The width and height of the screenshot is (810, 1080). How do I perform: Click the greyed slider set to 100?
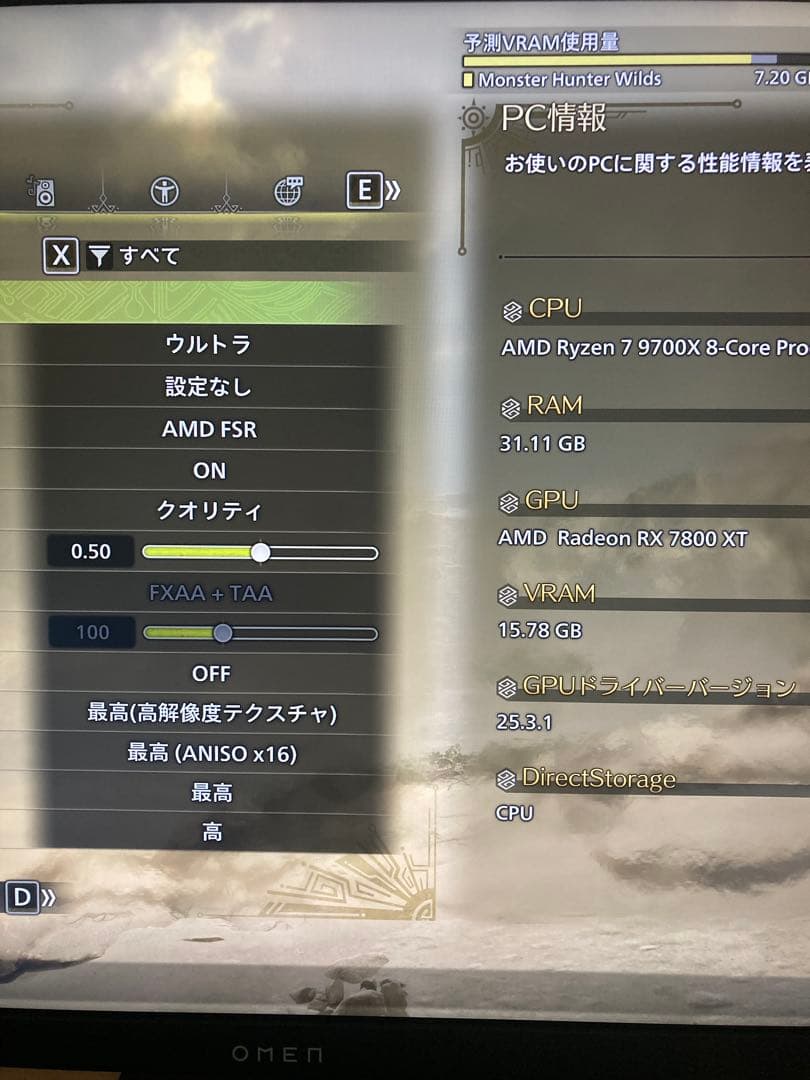(223, 633)
